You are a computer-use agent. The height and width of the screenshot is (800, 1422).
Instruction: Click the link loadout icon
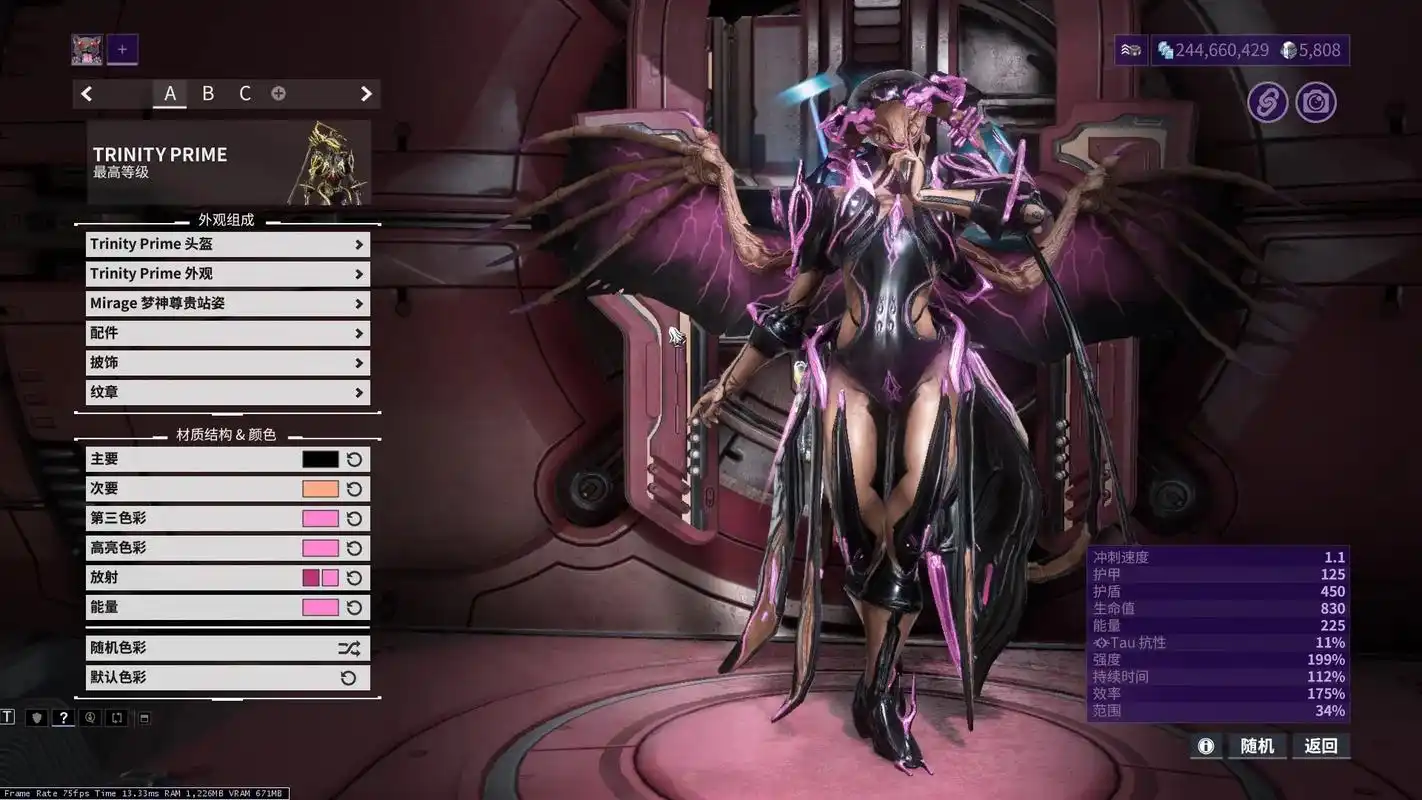pyautogui.click(x=1267, y=101)
